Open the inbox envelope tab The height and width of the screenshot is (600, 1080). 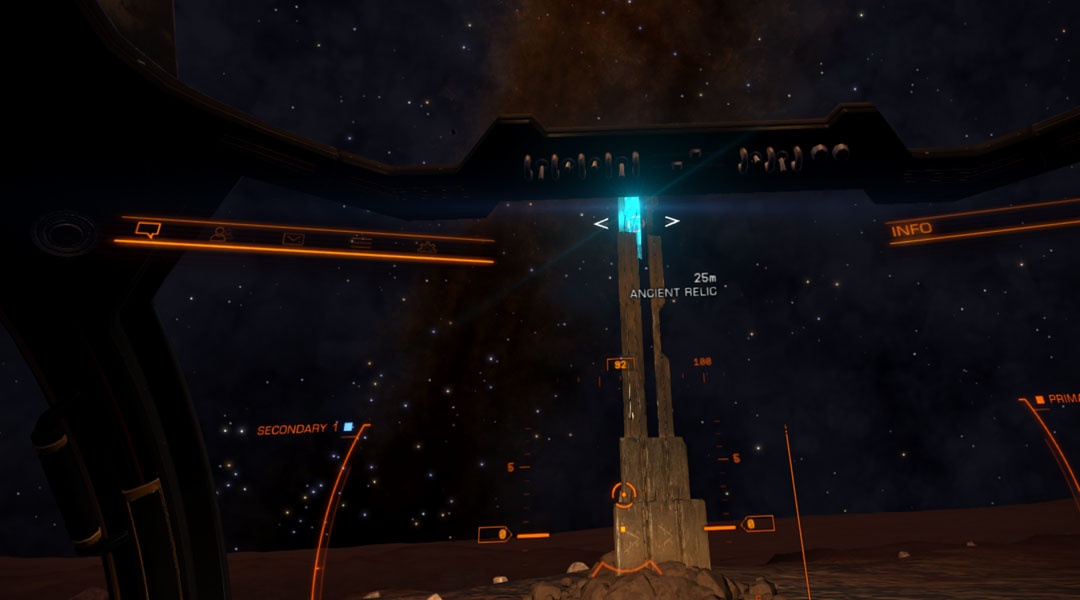click(x=292, y=238)
